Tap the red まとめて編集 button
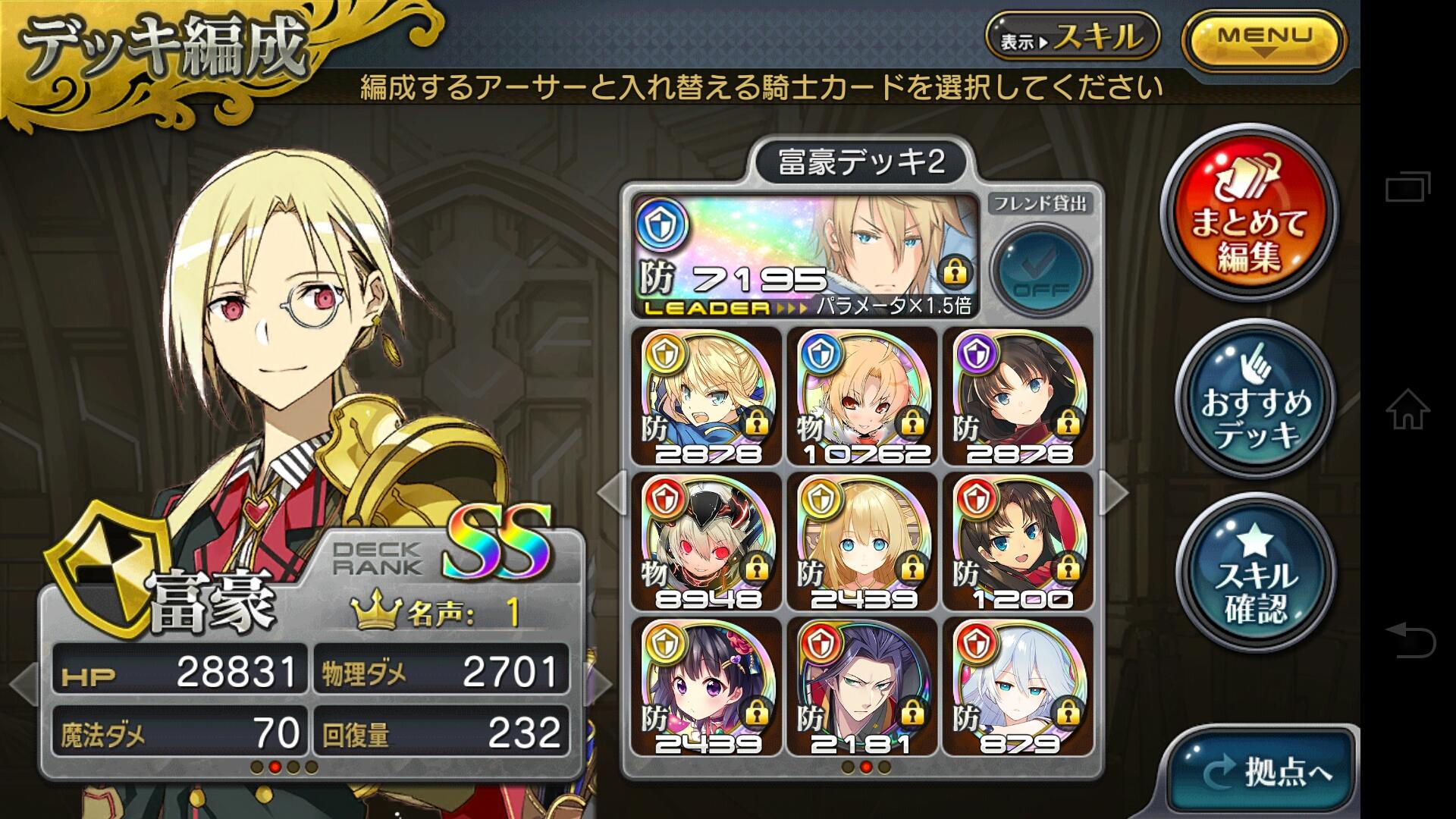This screenshot has height=819, width=1456. [x=1249, y=213]
